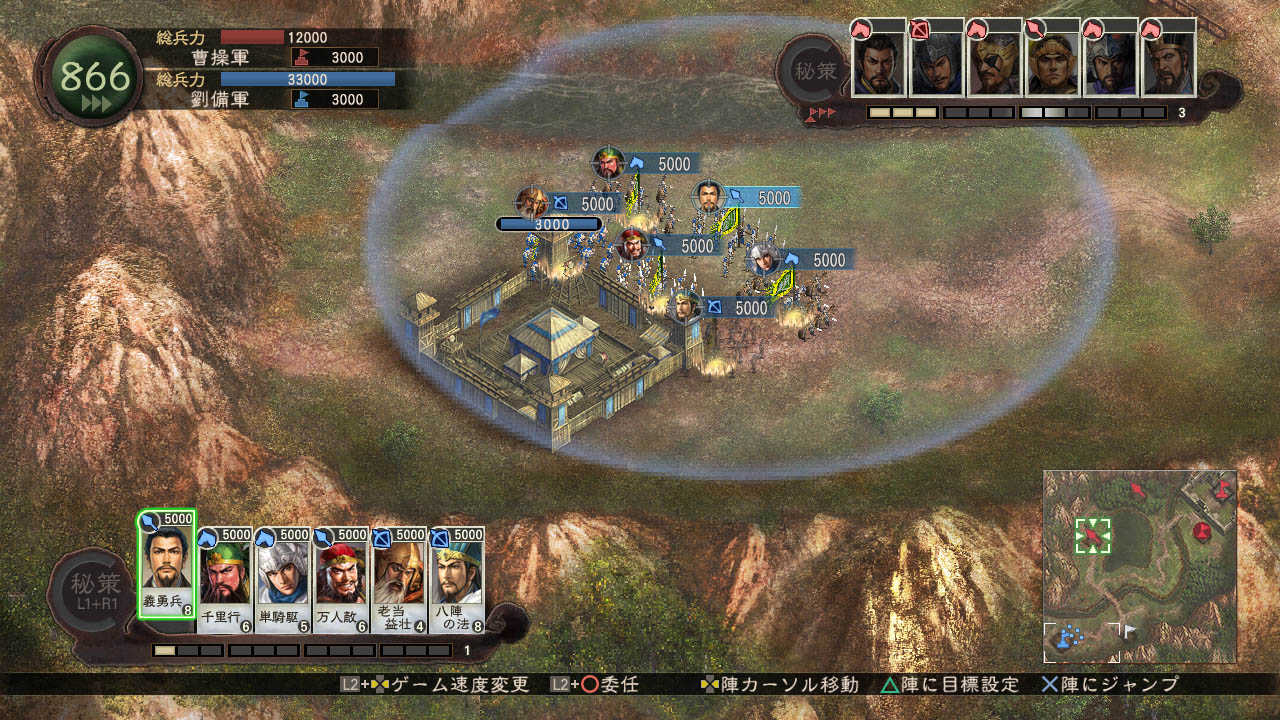
Task: Click the red round enemy base marker on minimap
Action: [x=1202, y=530]
